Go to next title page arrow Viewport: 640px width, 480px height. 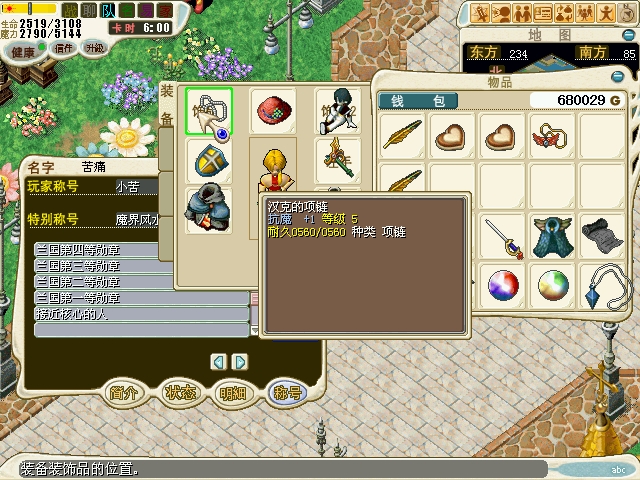pos(240,361)
